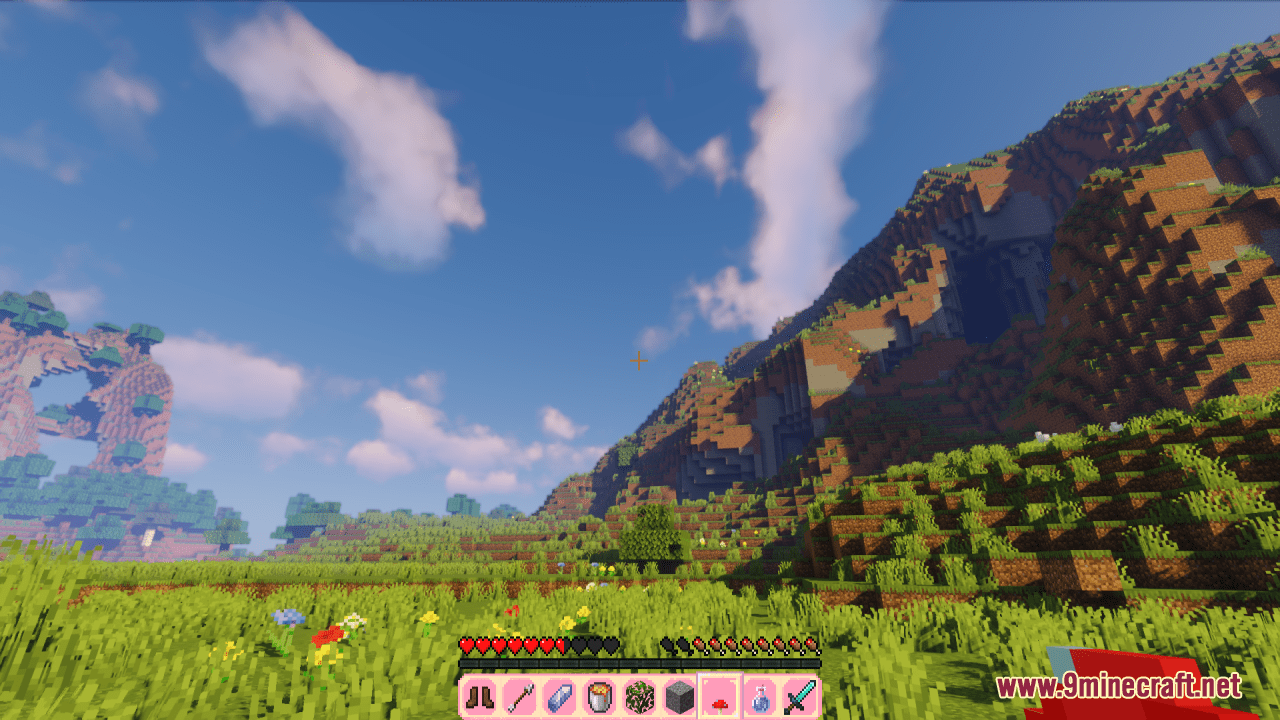Click the first full heart icon
Viewport: 1280px width, 720px height.
pos(466,644)
